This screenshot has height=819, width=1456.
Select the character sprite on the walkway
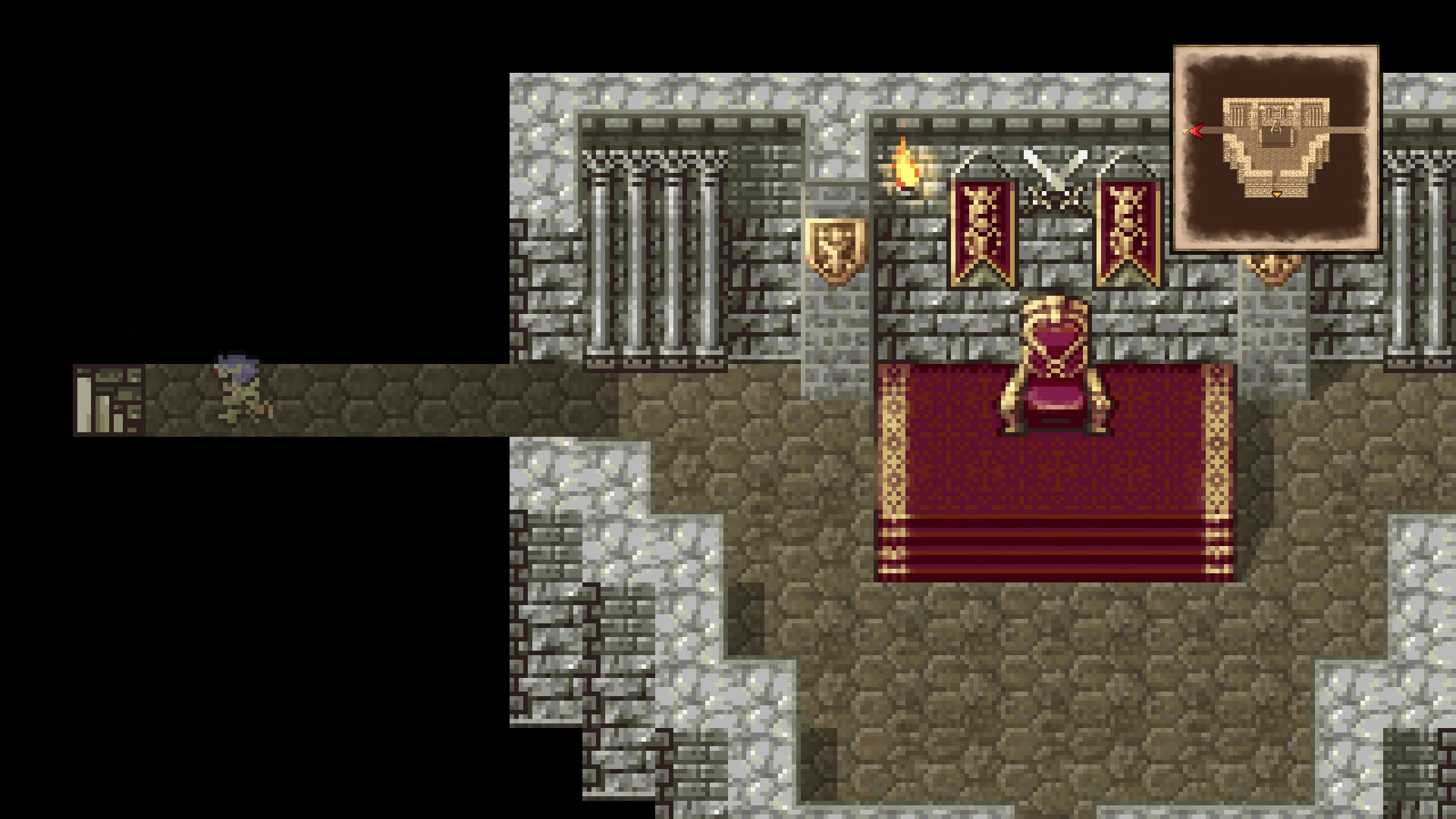[x=237, y=387]
